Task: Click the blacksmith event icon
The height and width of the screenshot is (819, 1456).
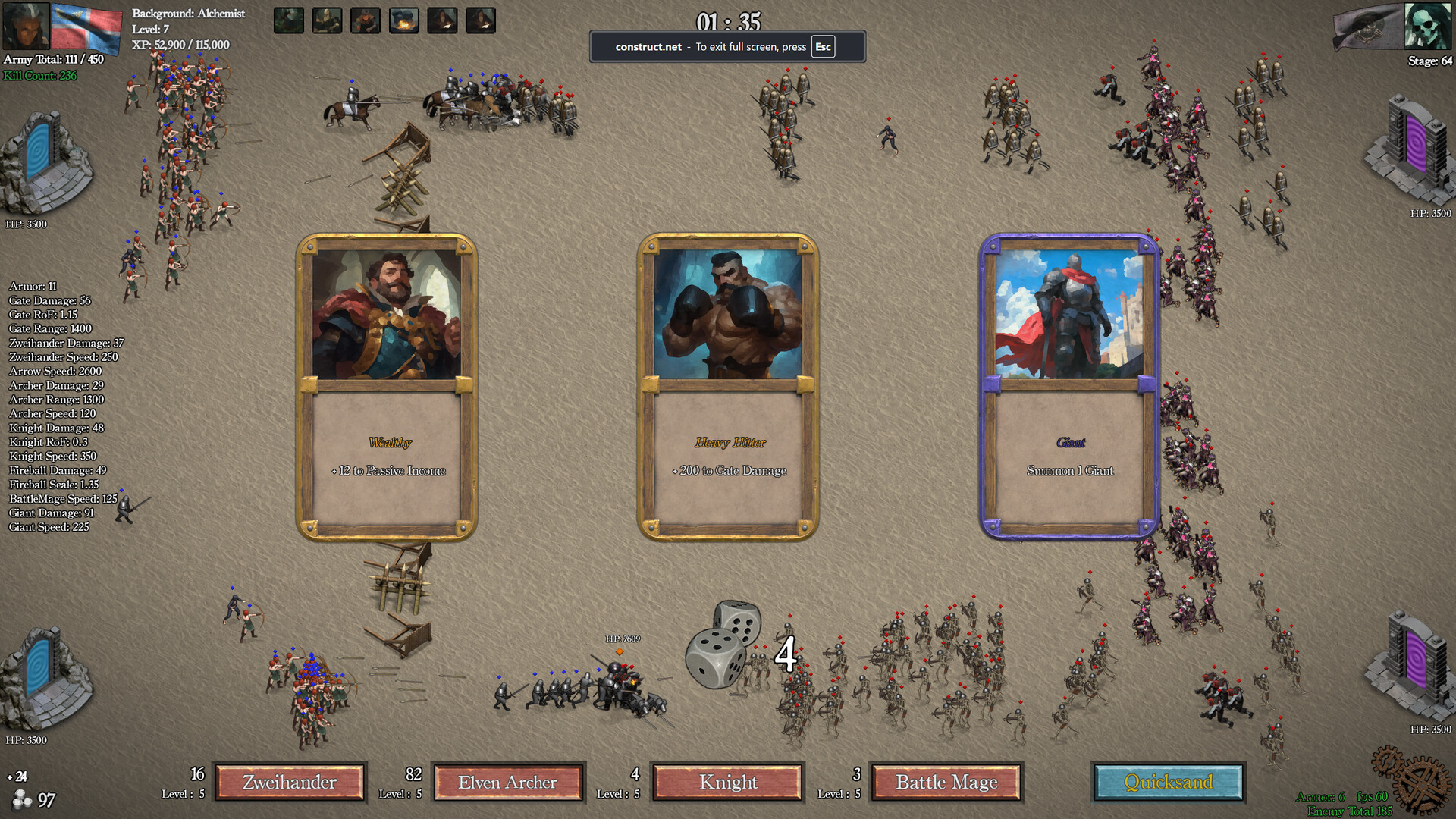Action: [367, 20]
